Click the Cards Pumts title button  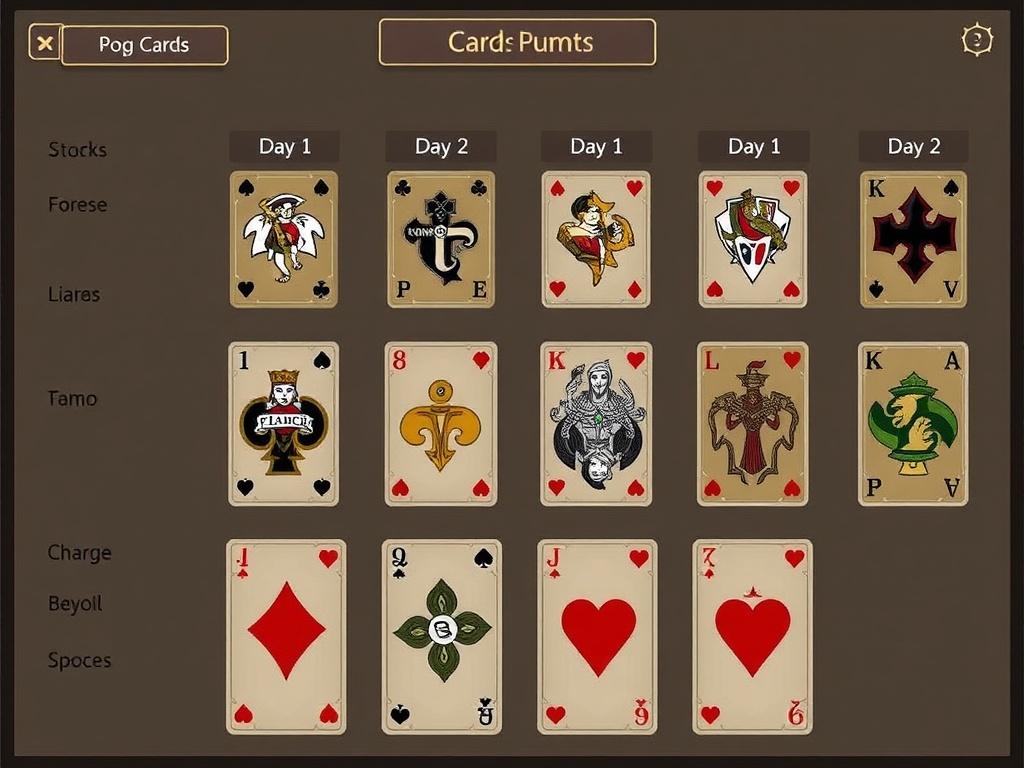click(x=517, y=42)
